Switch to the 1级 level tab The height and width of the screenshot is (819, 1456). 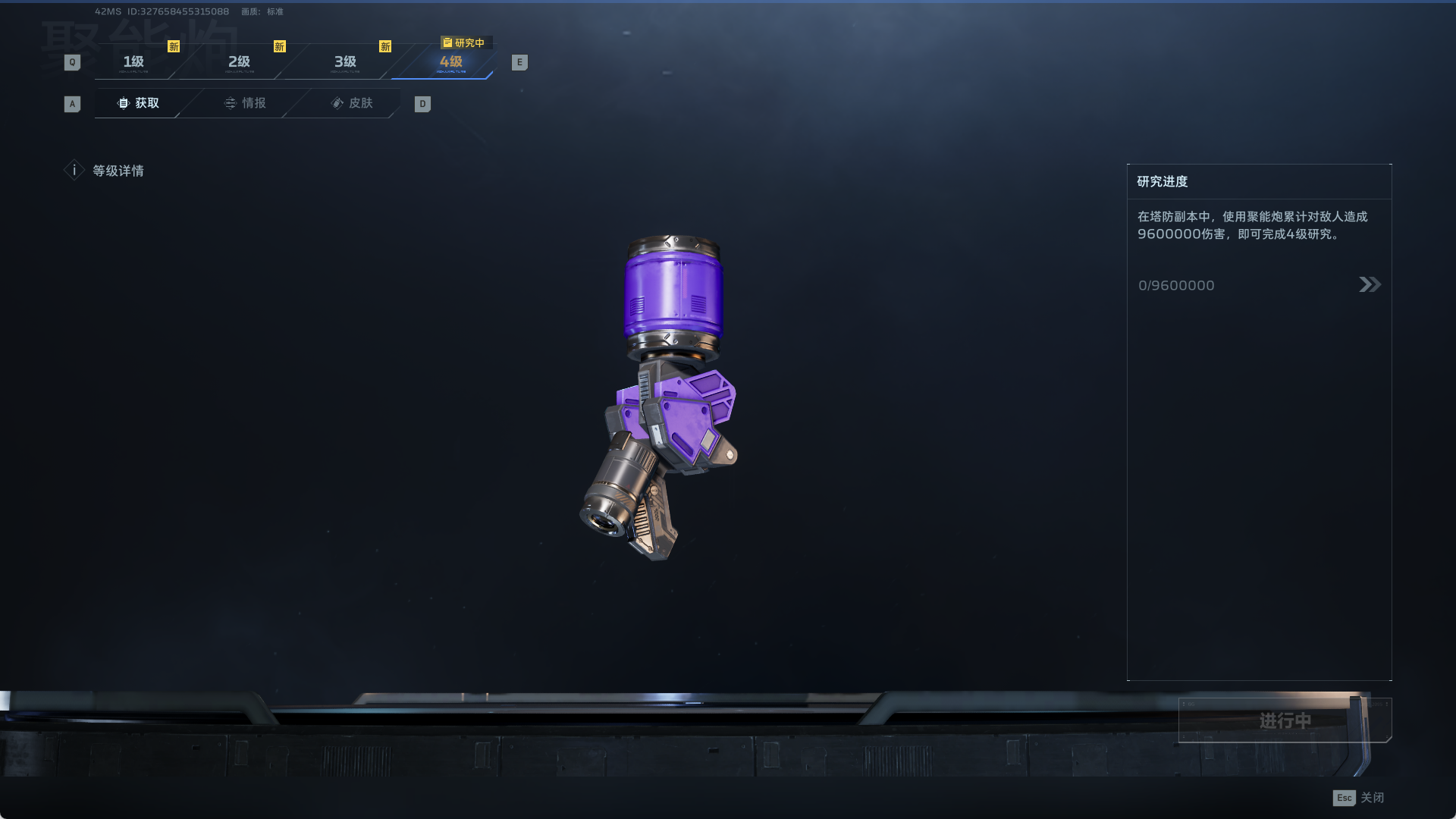point(134,62)
